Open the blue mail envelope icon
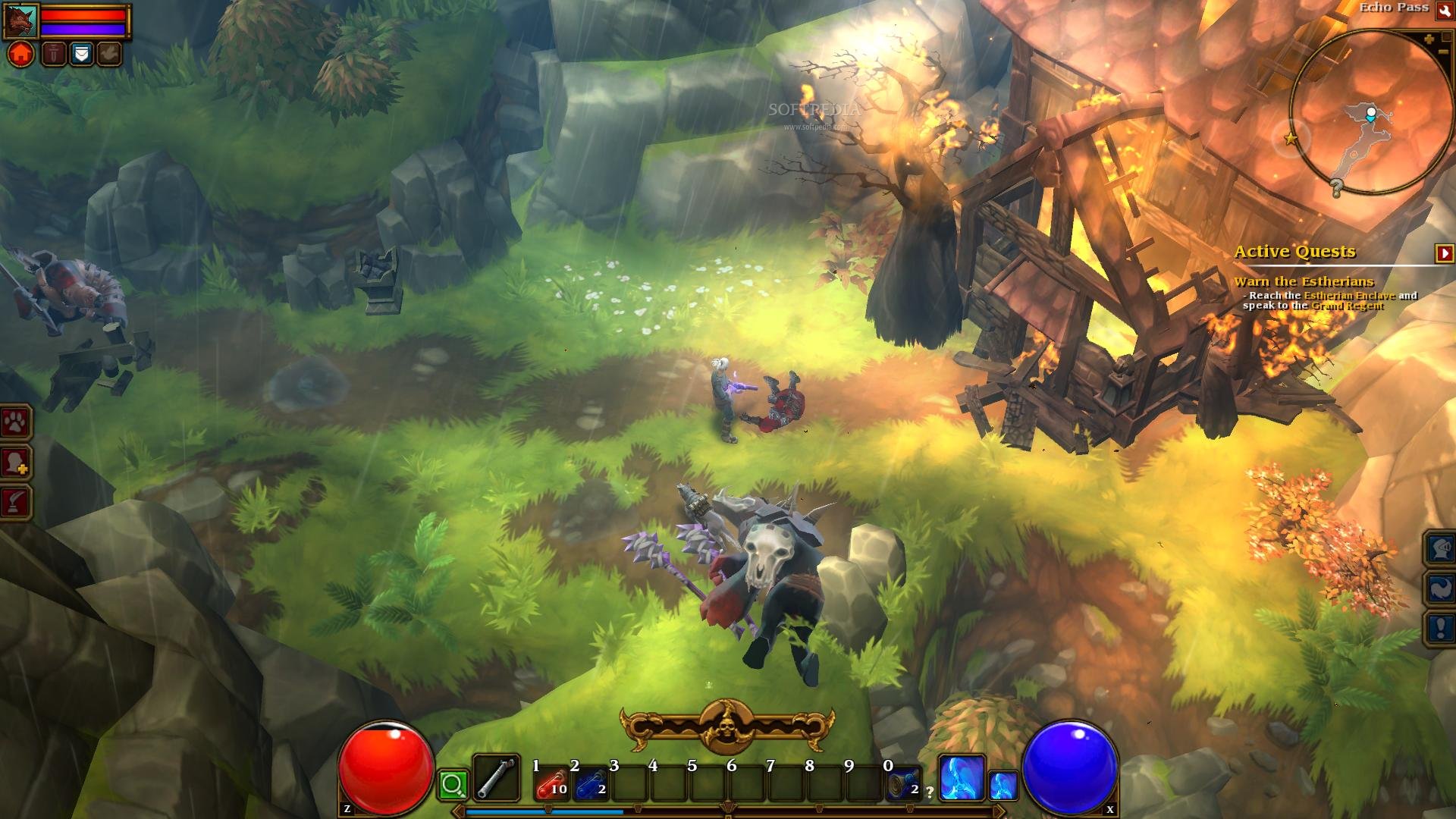 (x=81, y=54)
